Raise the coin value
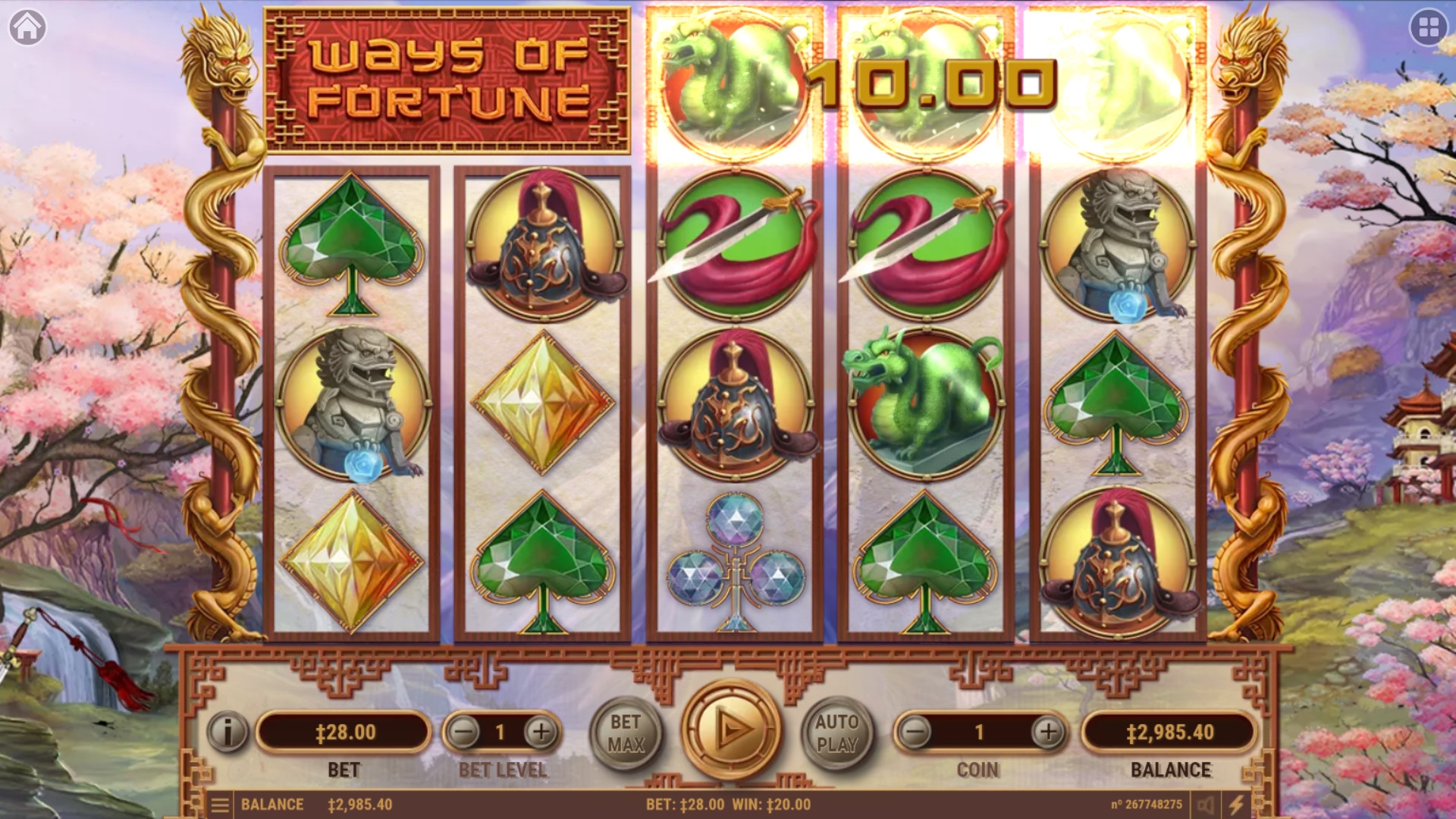The height and width of the screenshot is (819, 1456). 1049,732
